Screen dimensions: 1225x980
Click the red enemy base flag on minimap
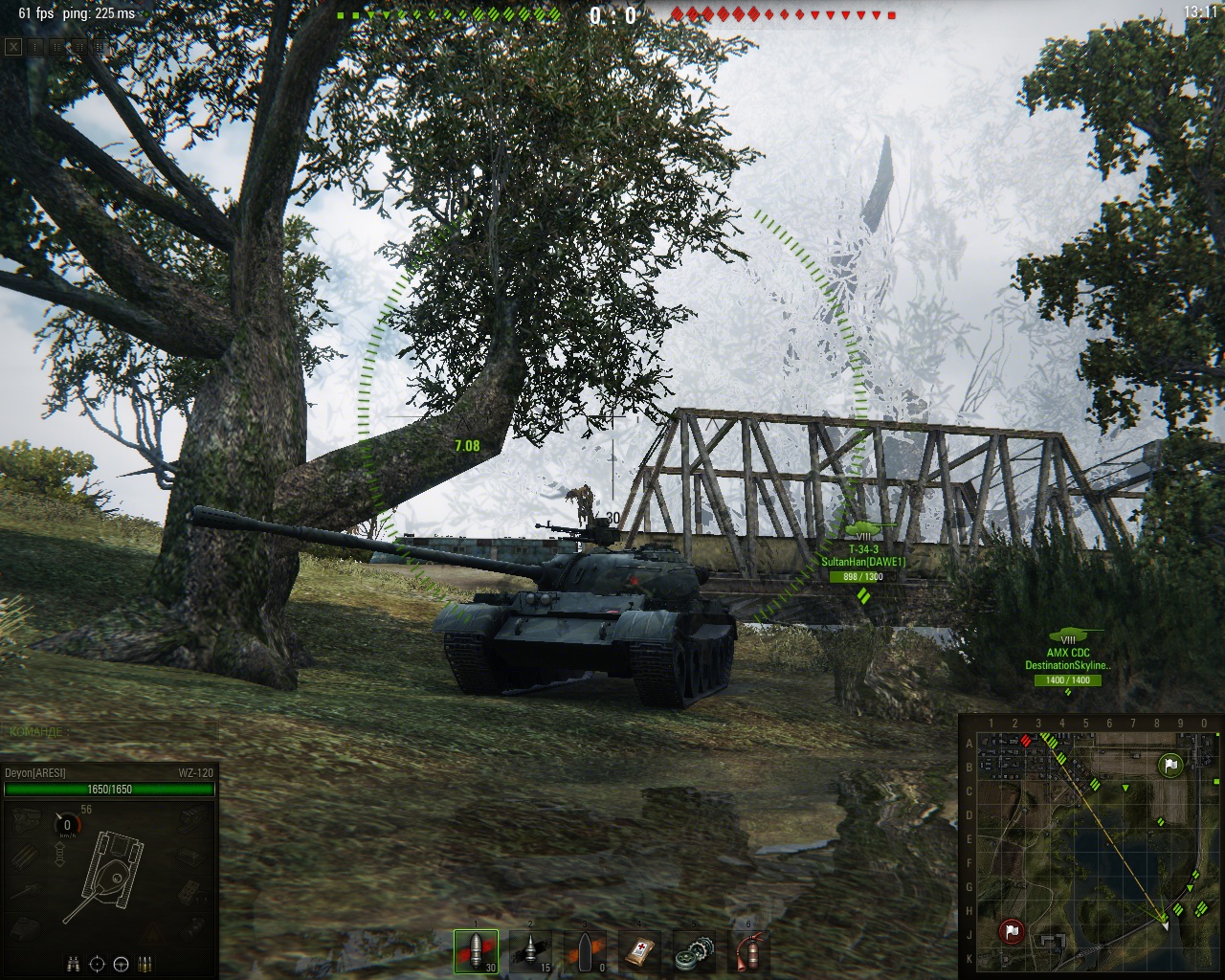pos(1012,931)
